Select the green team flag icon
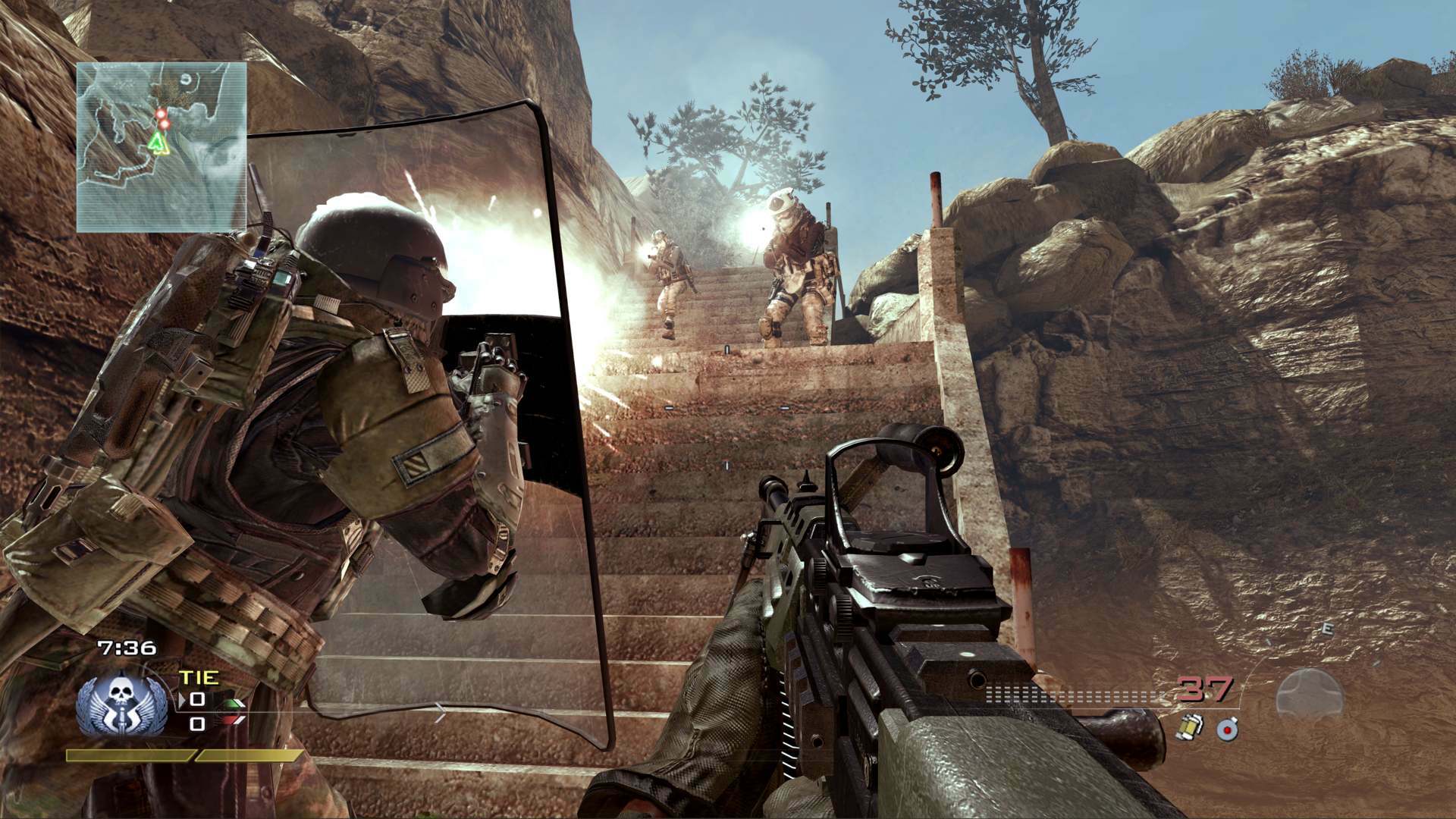 pyautogui.click(x=231, y=704)
